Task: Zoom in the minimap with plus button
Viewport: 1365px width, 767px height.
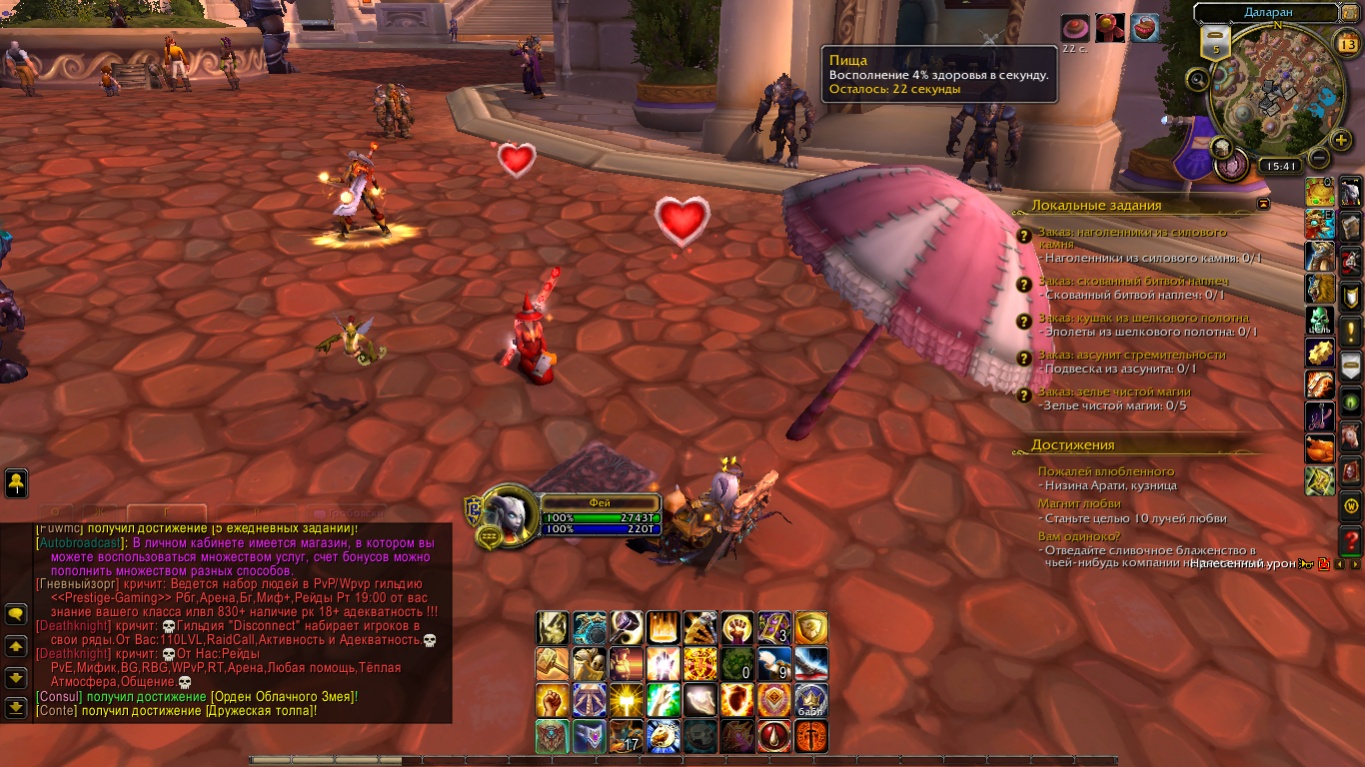Action: pyautogui.click(x=1341, y=141)
